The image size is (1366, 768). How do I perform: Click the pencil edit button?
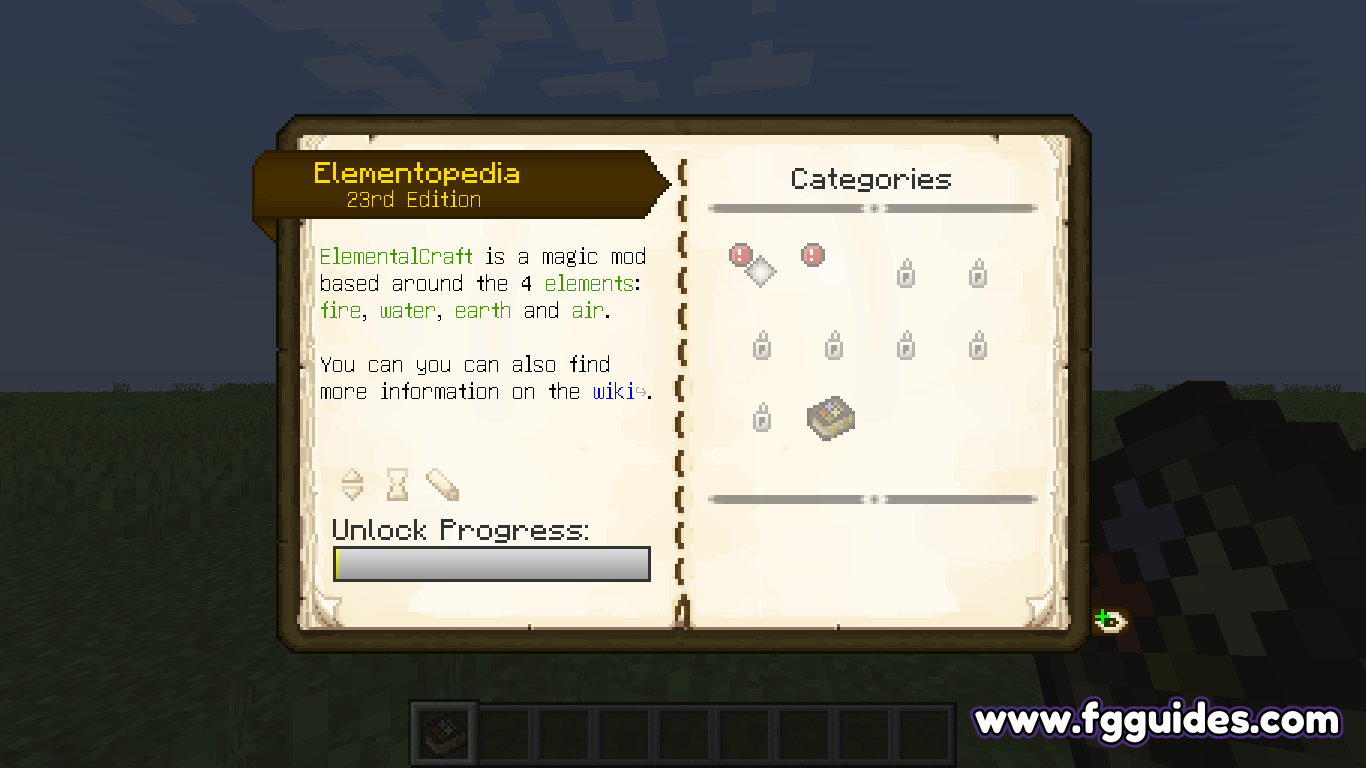tap(442, 485)
